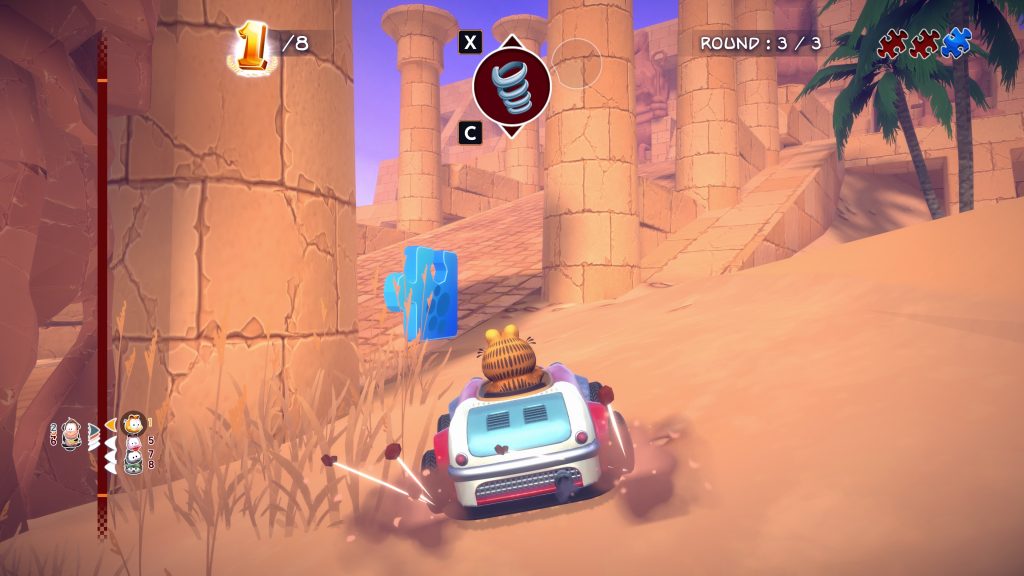Click the blue puzzle piece collectible tracker
This screenshot has height=576, width=1024.
(x=956, y=43)
